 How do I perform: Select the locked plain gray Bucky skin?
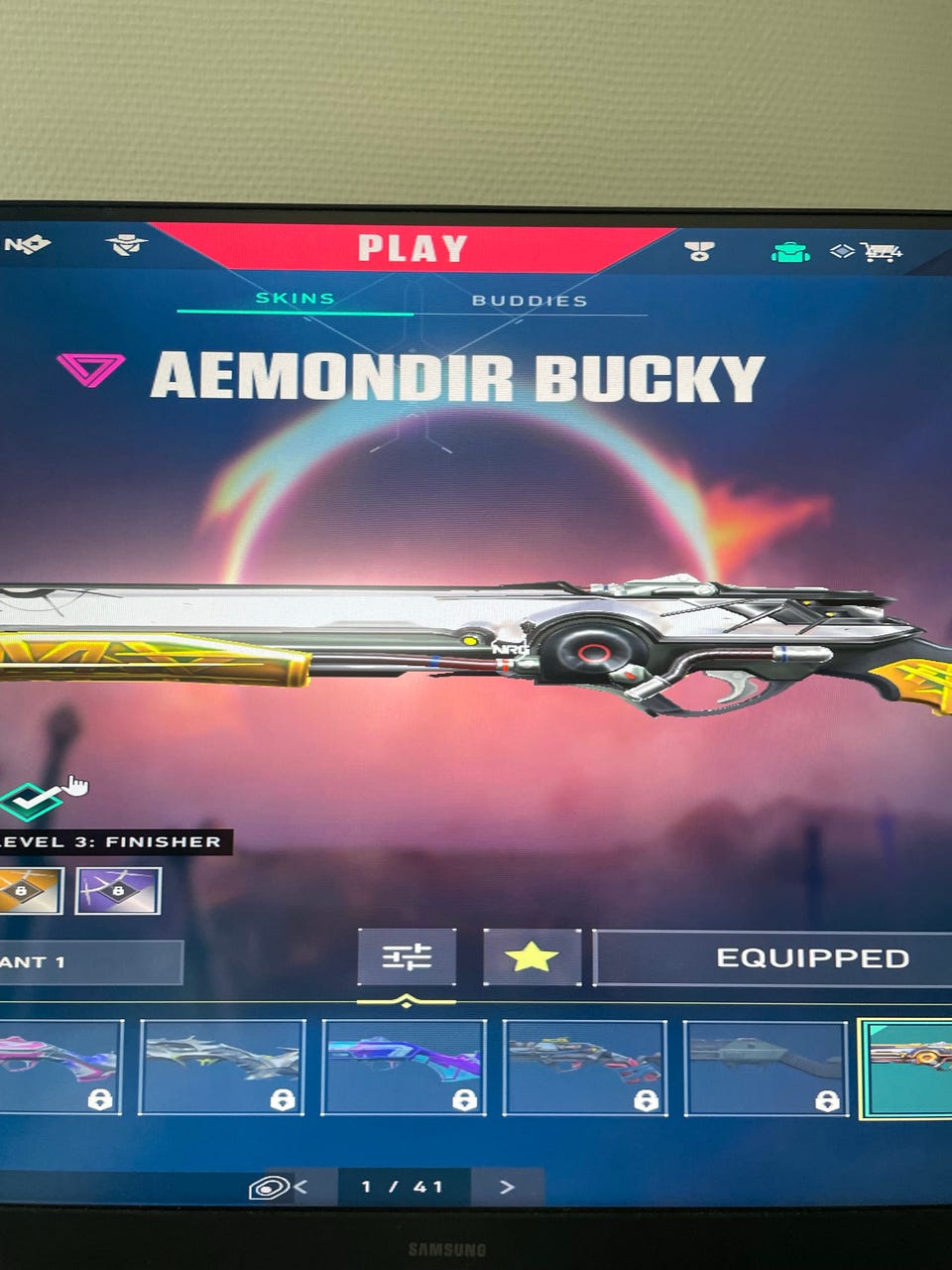(765, 1068)
